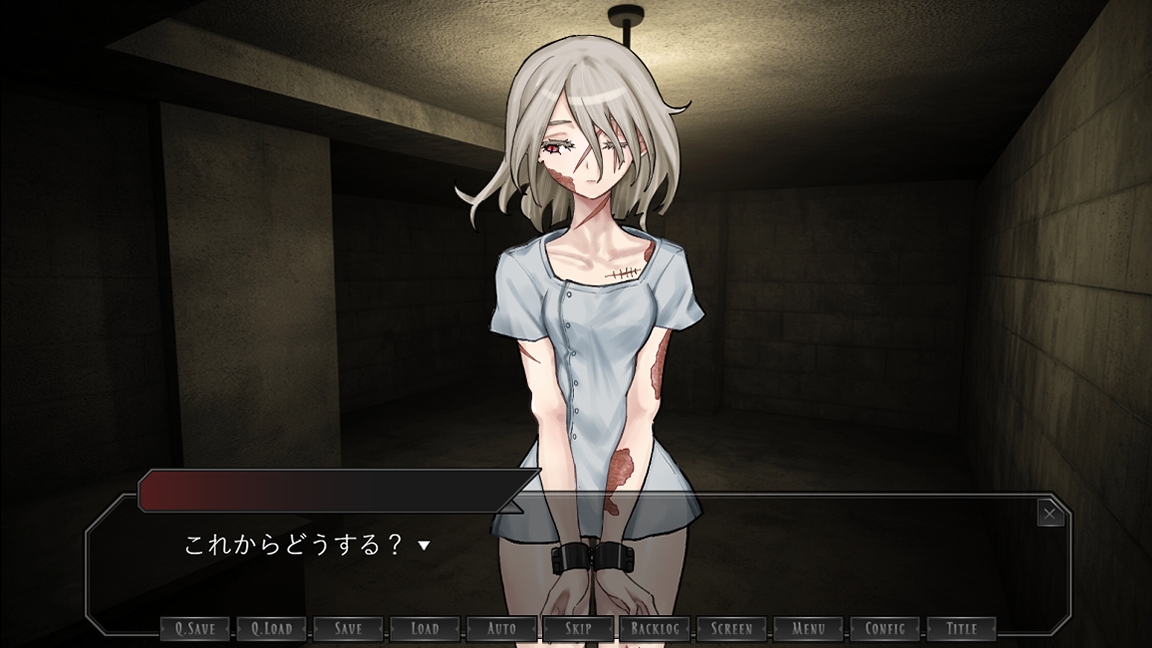The image size is (1152, 648).
Task: Show the Backlog history
Action: pyautogui.click(x=655, y=629)
